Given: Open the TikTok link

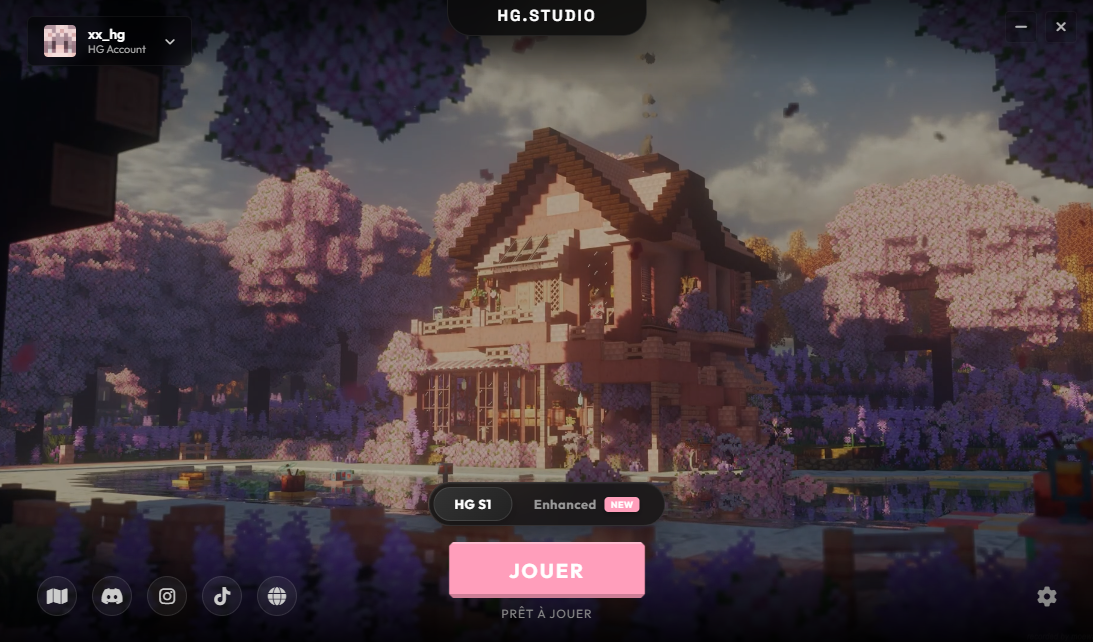Looking at the screenshot, I should (222, 597).
